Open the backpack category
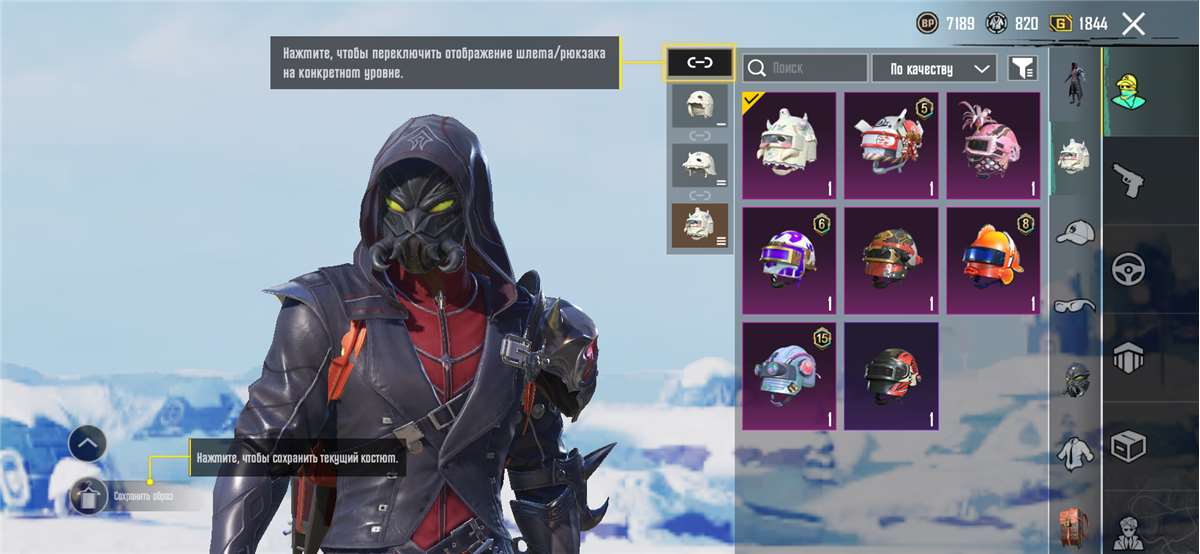The height and width of the screenshot is (554, 1200). coord(1075,526)
